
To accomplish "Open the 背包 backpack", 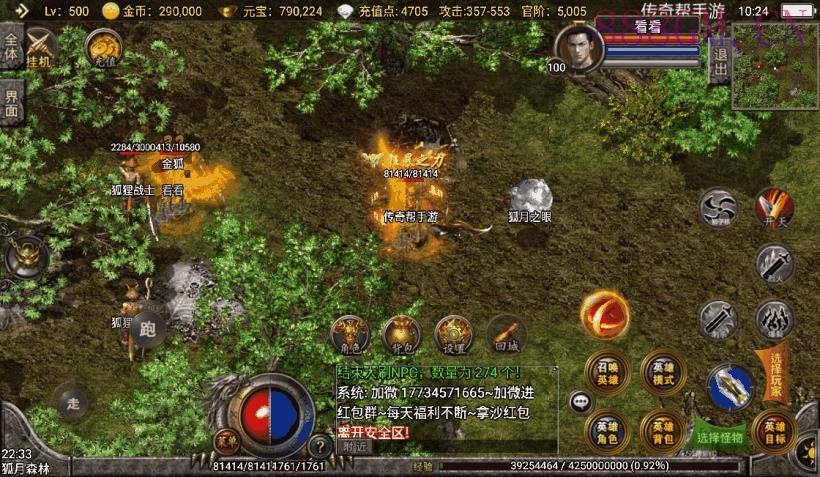I will coord(401,332).
